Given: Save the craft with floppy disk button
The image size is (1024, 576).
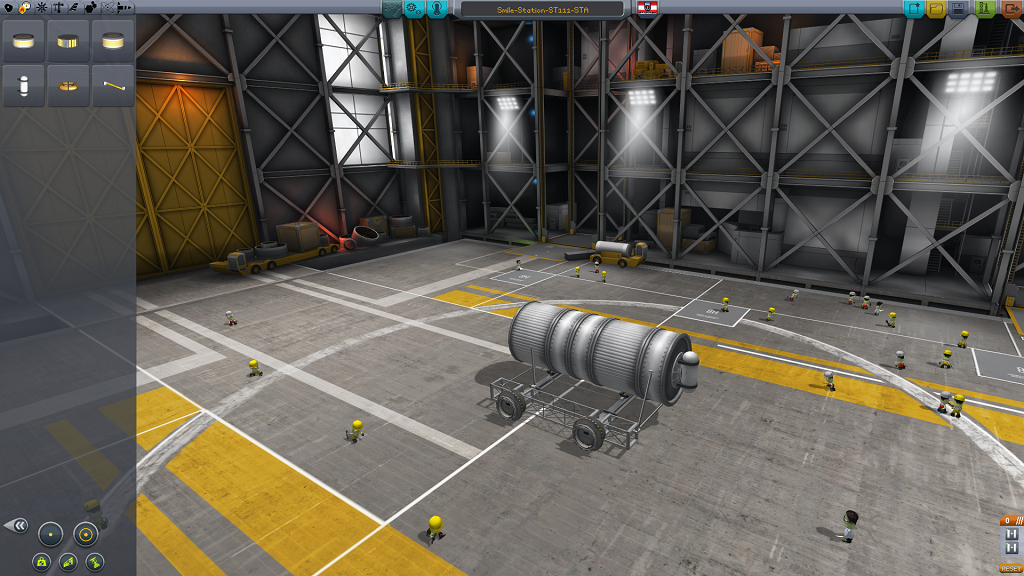Looking at the screenshot, I should pyautogui.click(x=959, y=9).
